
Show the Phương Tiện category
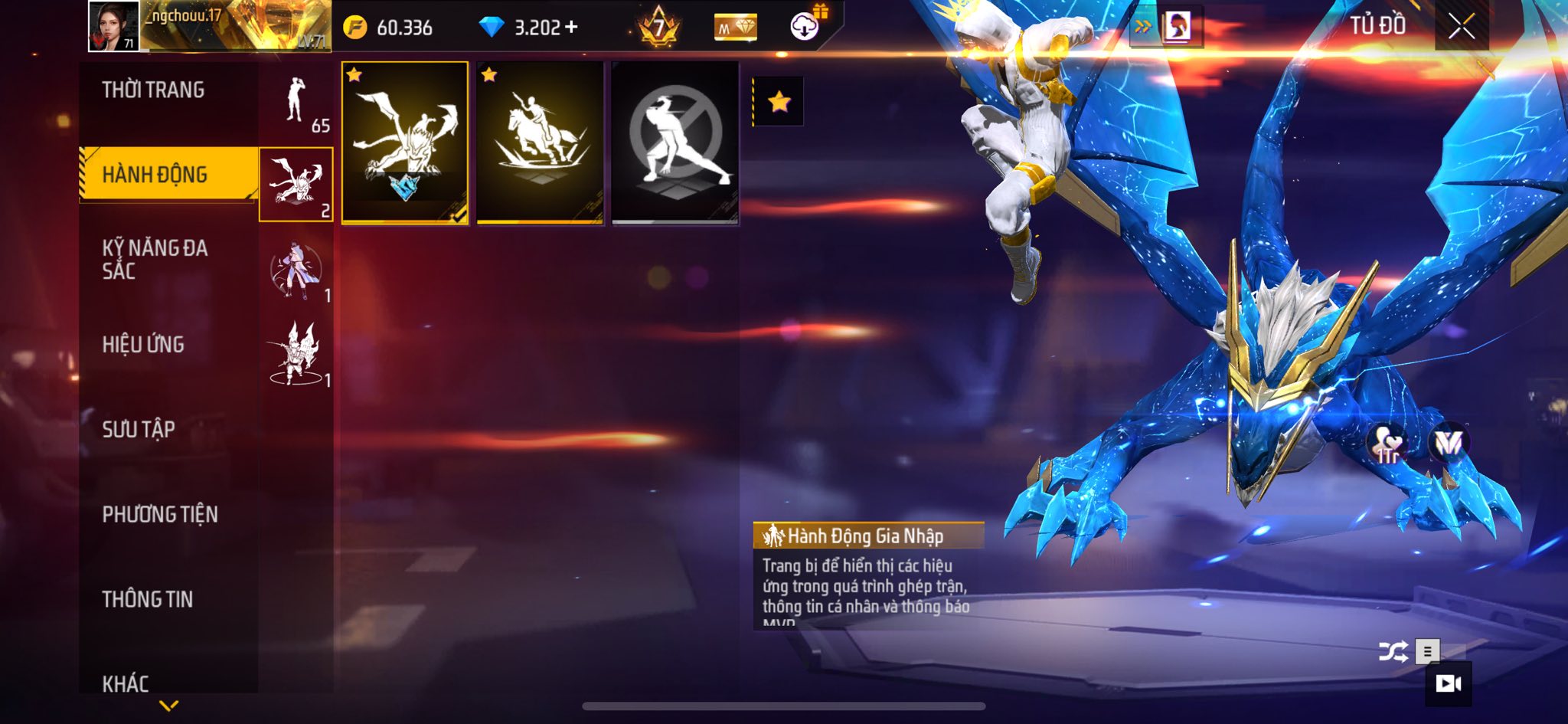point(160,514)
